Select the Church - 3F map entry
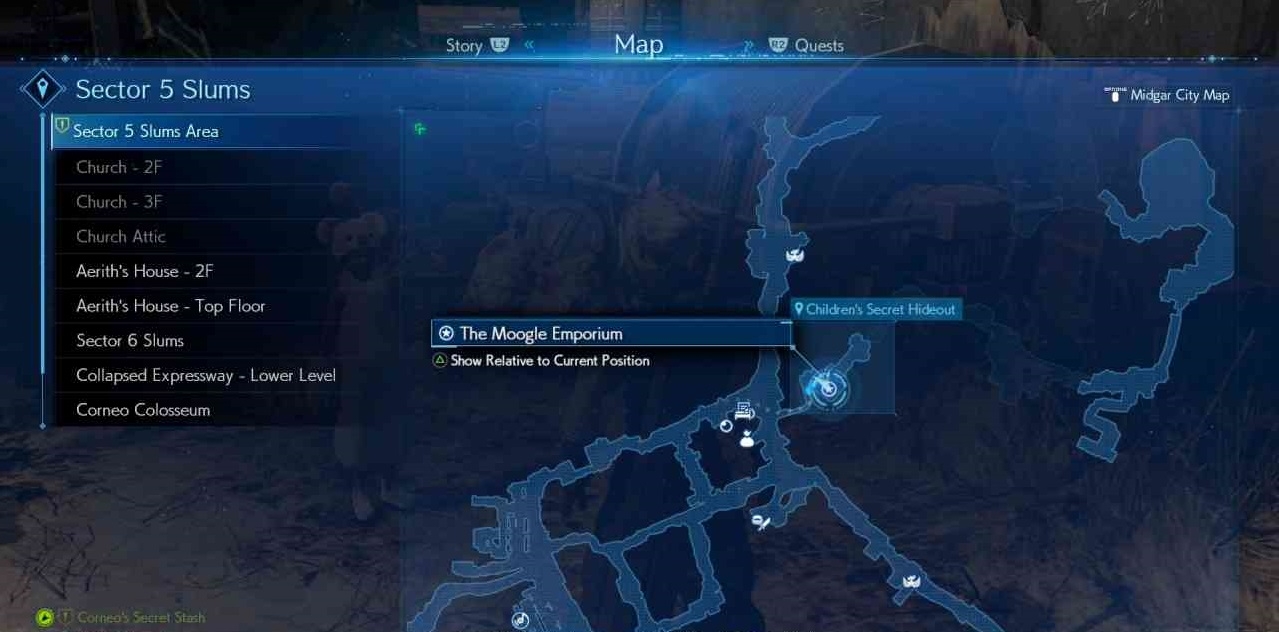This screenshot has width=1279, height=632. (119, 202)
